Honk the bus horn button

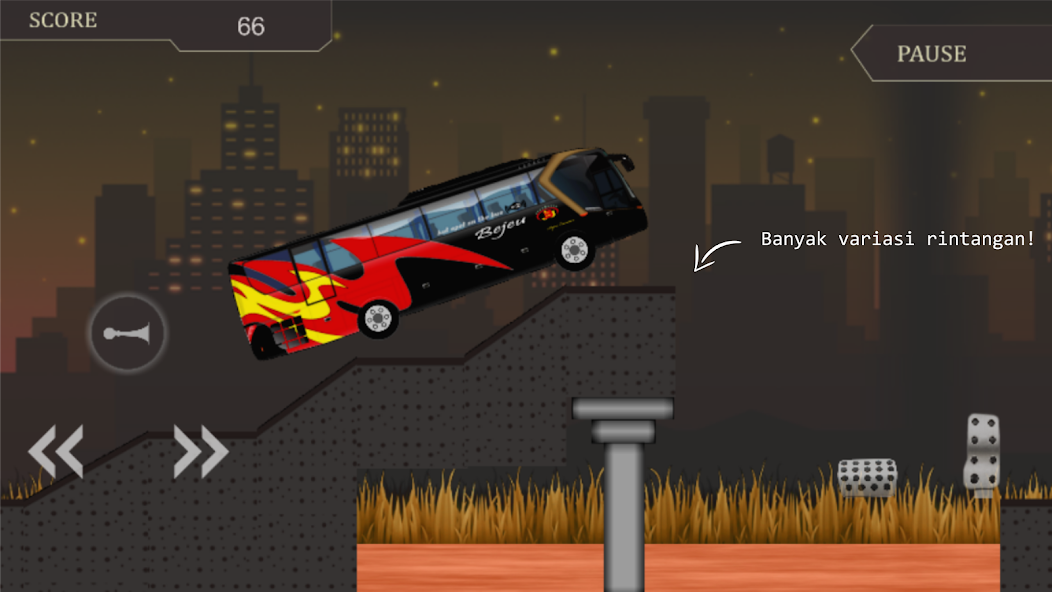pyautogui.click(x=128, y=333)
